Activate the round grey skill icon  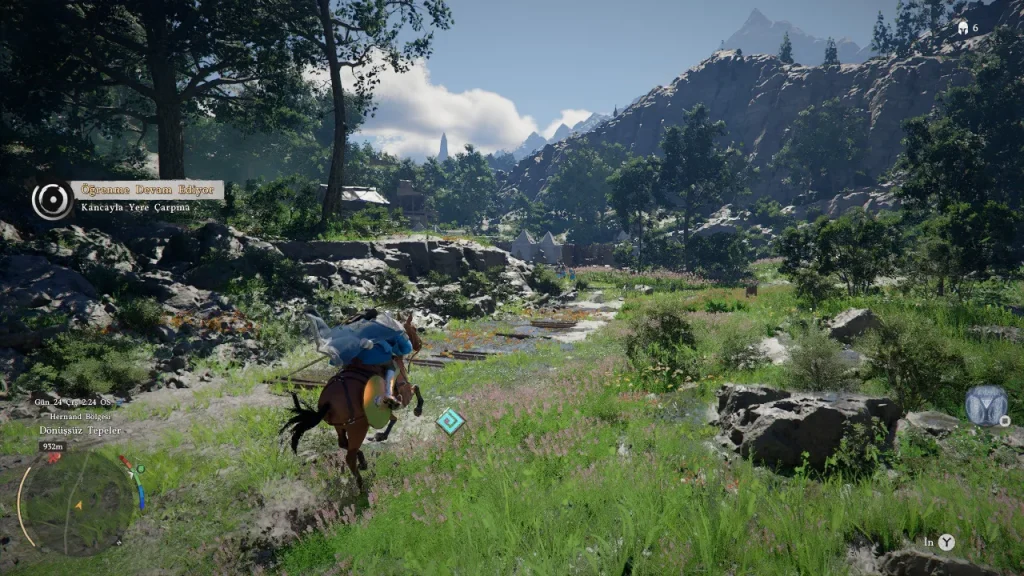(x=985, y=405)
